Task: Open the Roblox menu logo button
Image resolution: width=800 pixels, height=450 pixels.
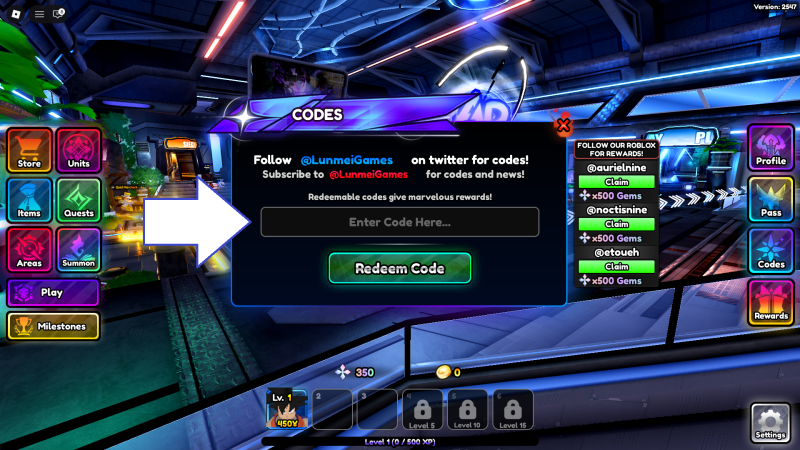Action: (15, 14)
